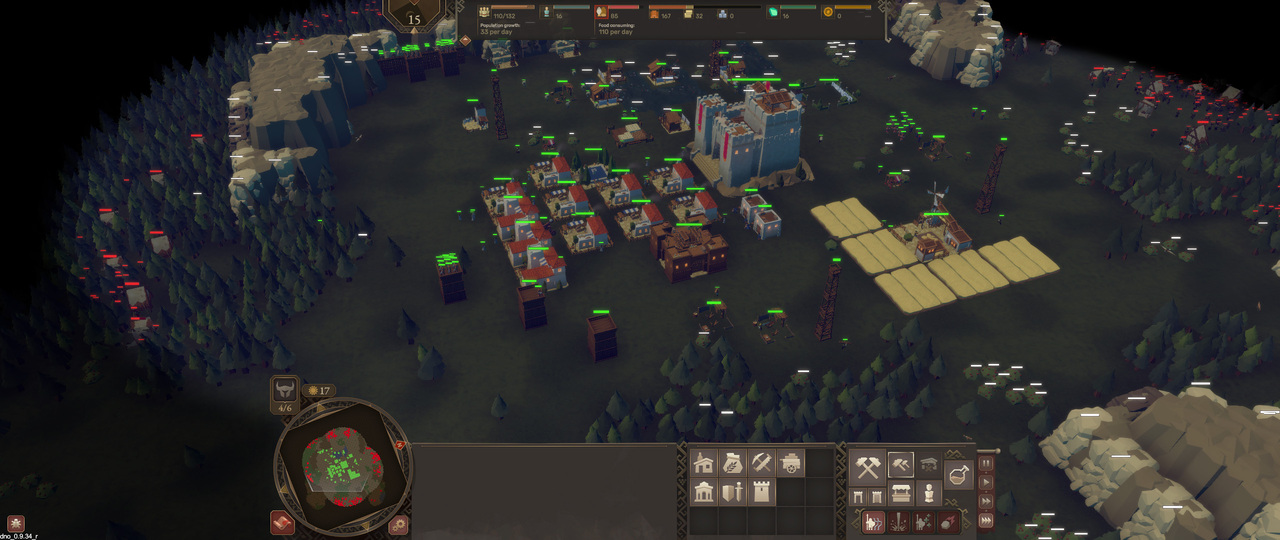The height and width of the screenshot is (540, 1280).
Task: Open the shield and sword military category
Action: pos(732,492)
